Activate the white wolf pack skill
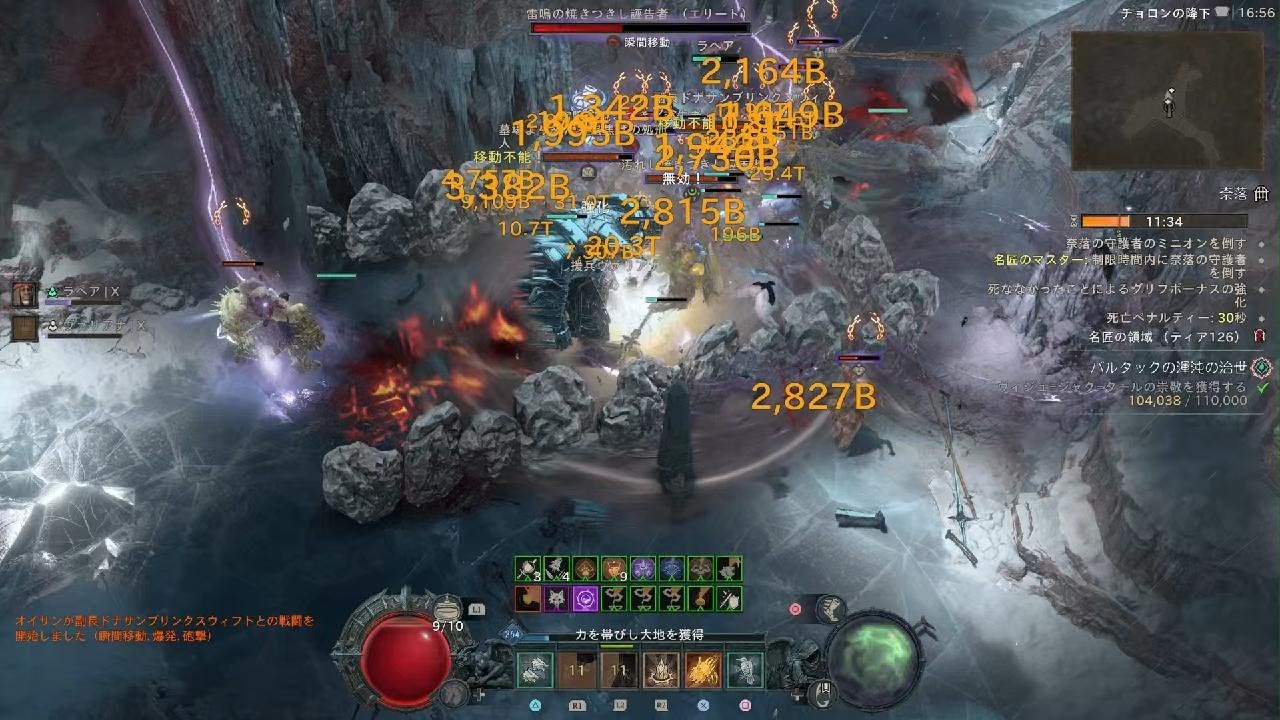The width and height of the screenshot is (1280, 720). [536, 669]
